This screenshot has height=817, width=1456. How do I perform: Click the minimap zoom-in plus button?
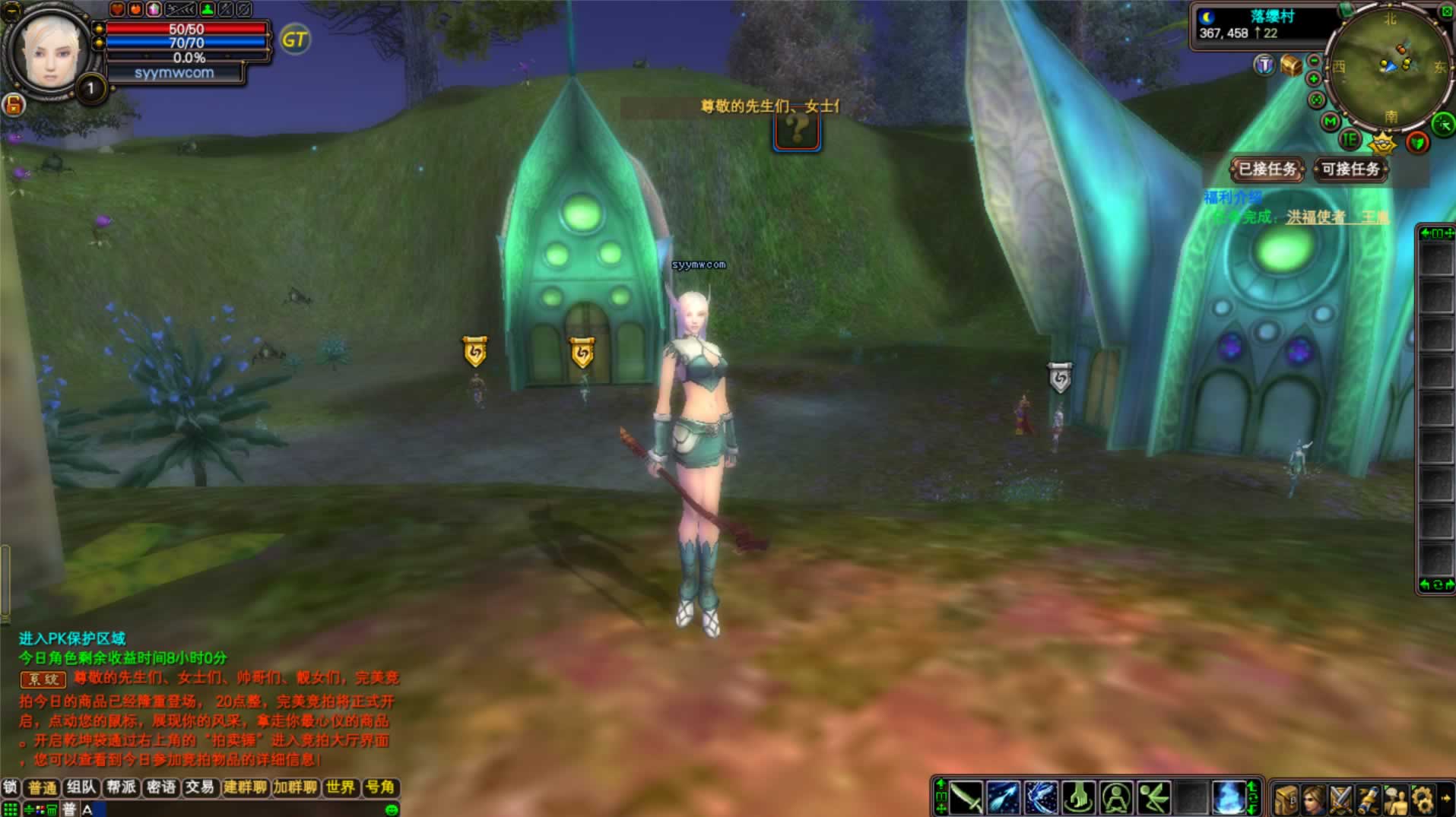[1314, 79]
